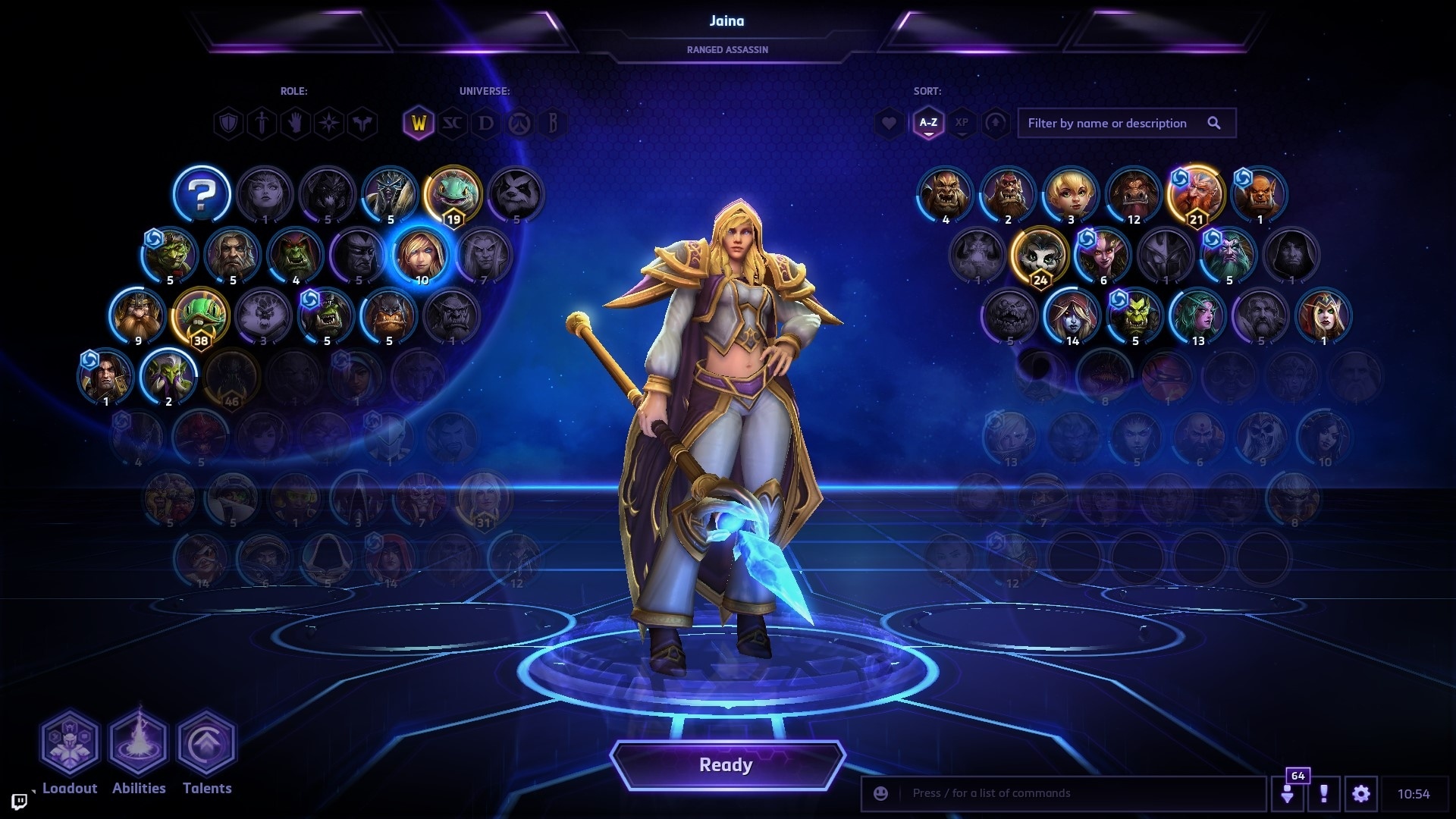Click the Ready button
The width and height of the screenshot is (1456, 819).
[x=726, y=765]
